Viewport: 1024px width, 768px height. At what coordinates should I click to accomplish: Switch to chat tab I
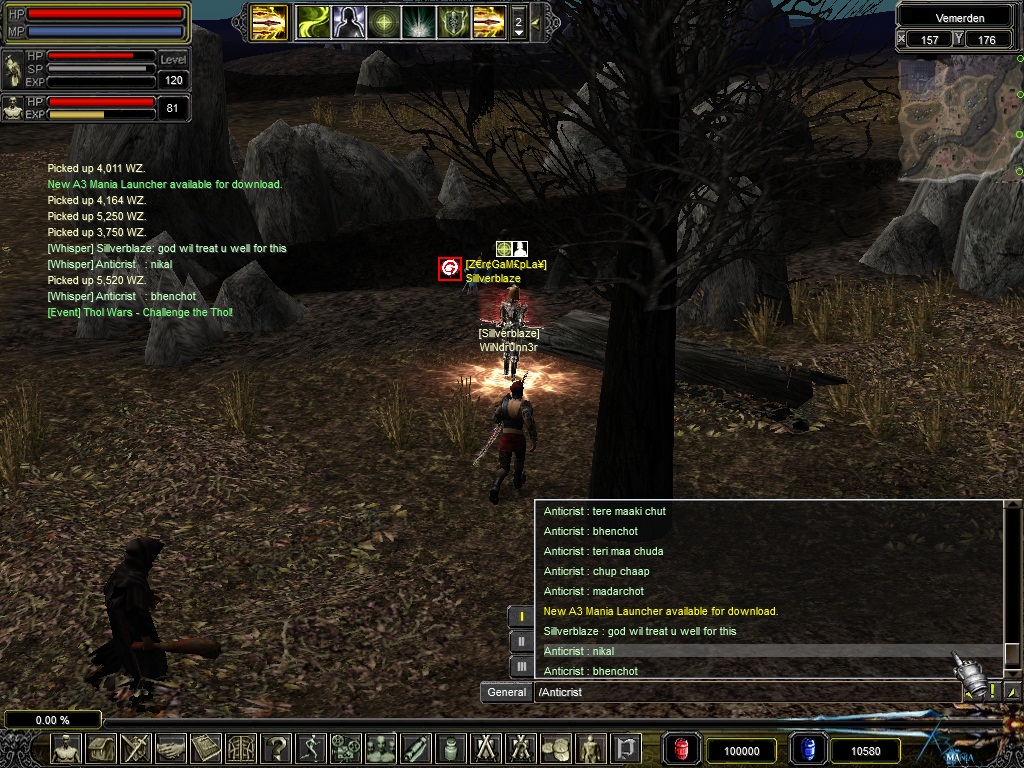[521, 616]
